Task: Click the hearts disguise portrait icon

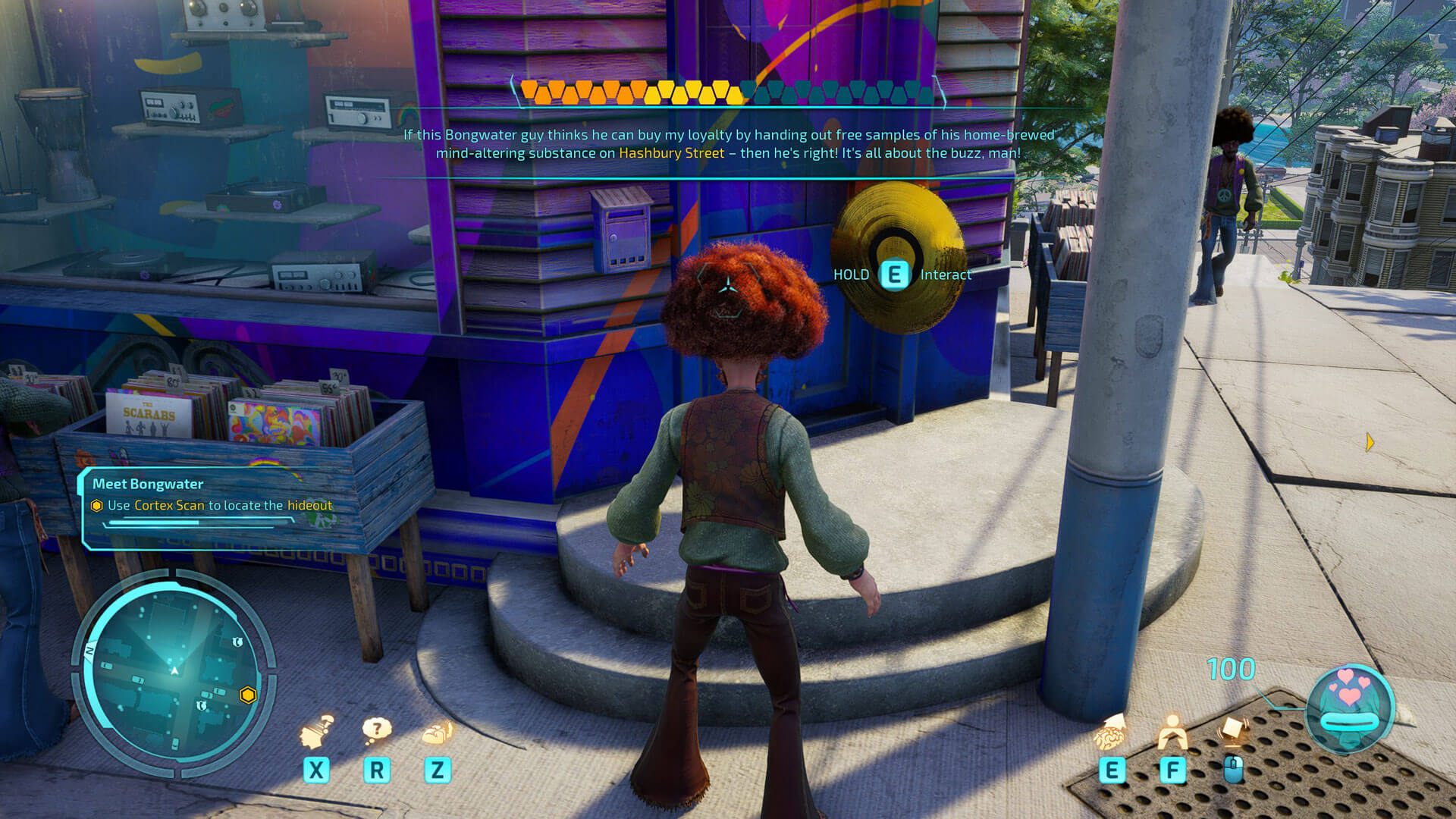Action: click(1351, 707)
